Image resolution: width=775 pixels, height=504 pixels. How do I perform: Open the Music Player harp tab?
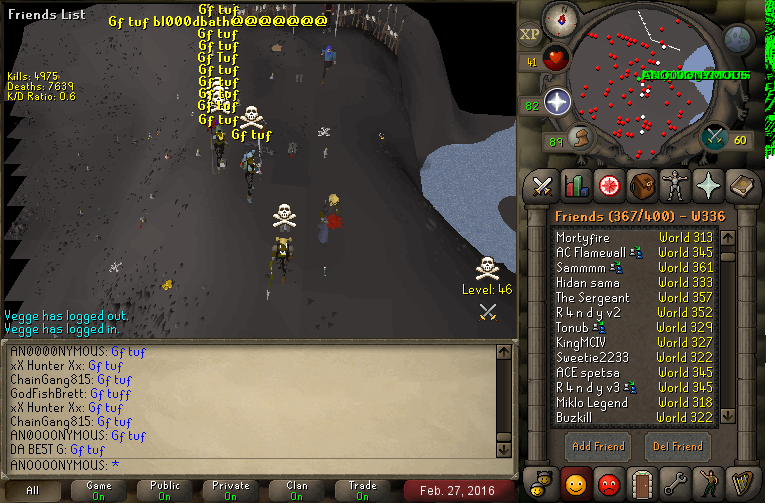tap(740, 483)
